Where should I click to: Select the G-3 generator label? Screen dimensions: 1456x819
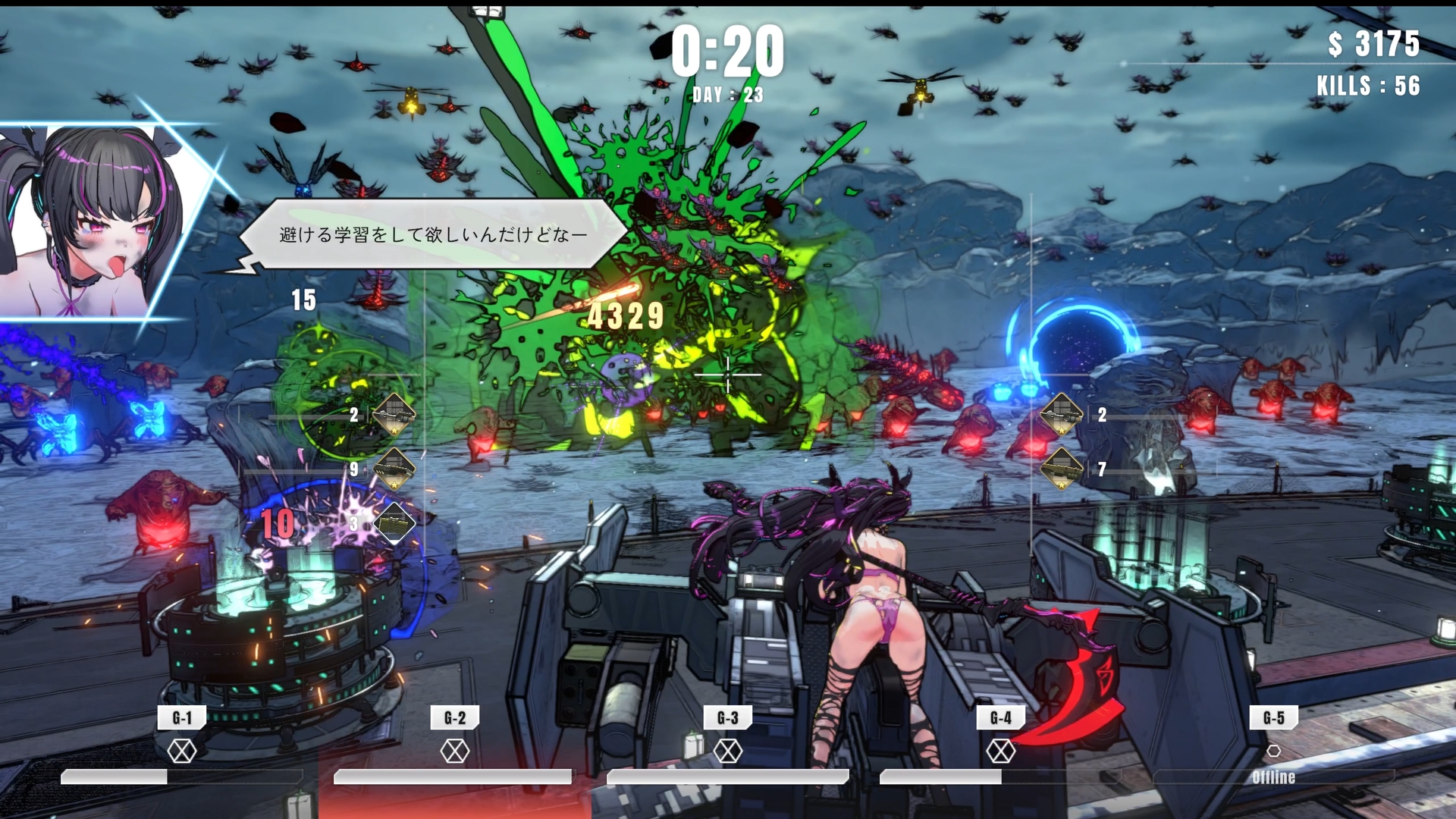point(728,717)
